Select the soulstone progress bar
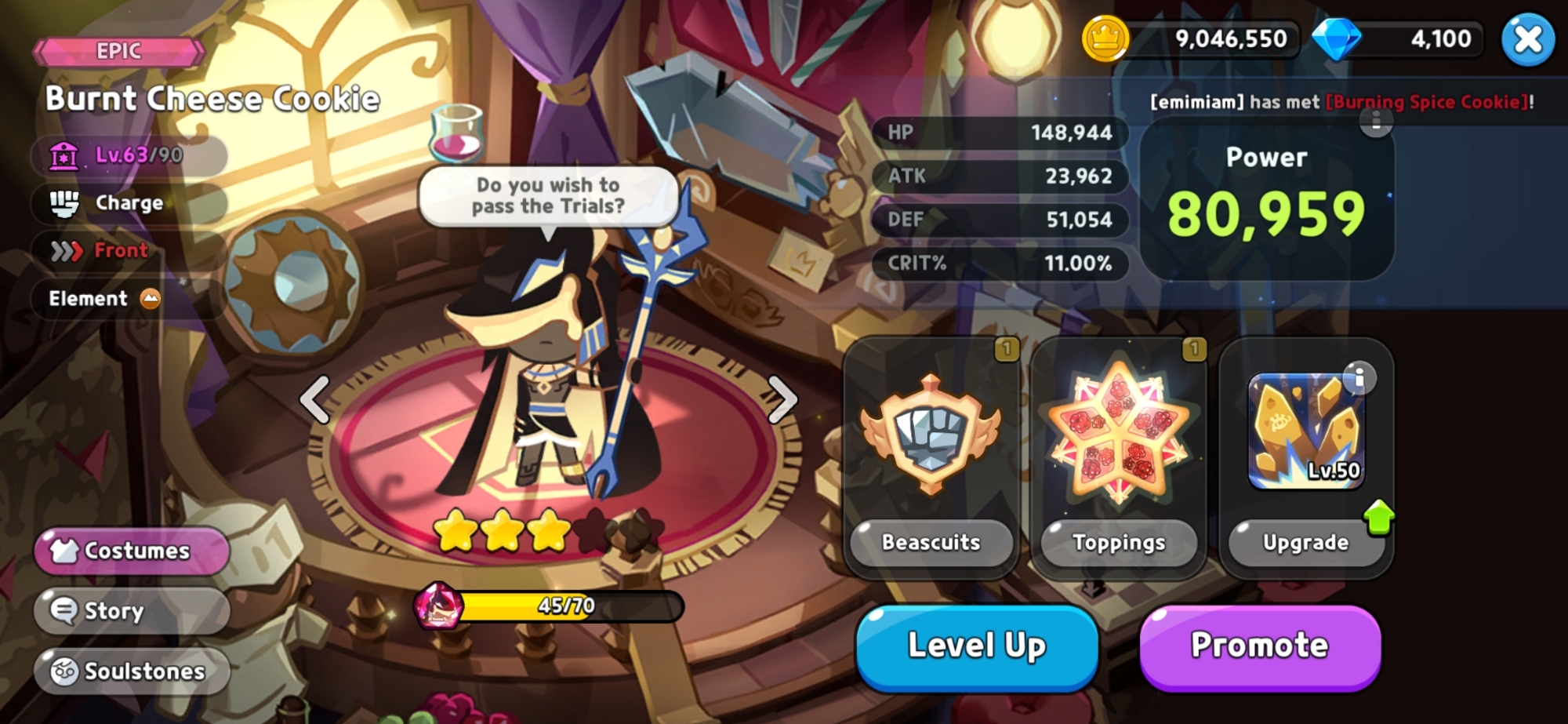This screenshot has height=724, width=1568. pos(564,606)
